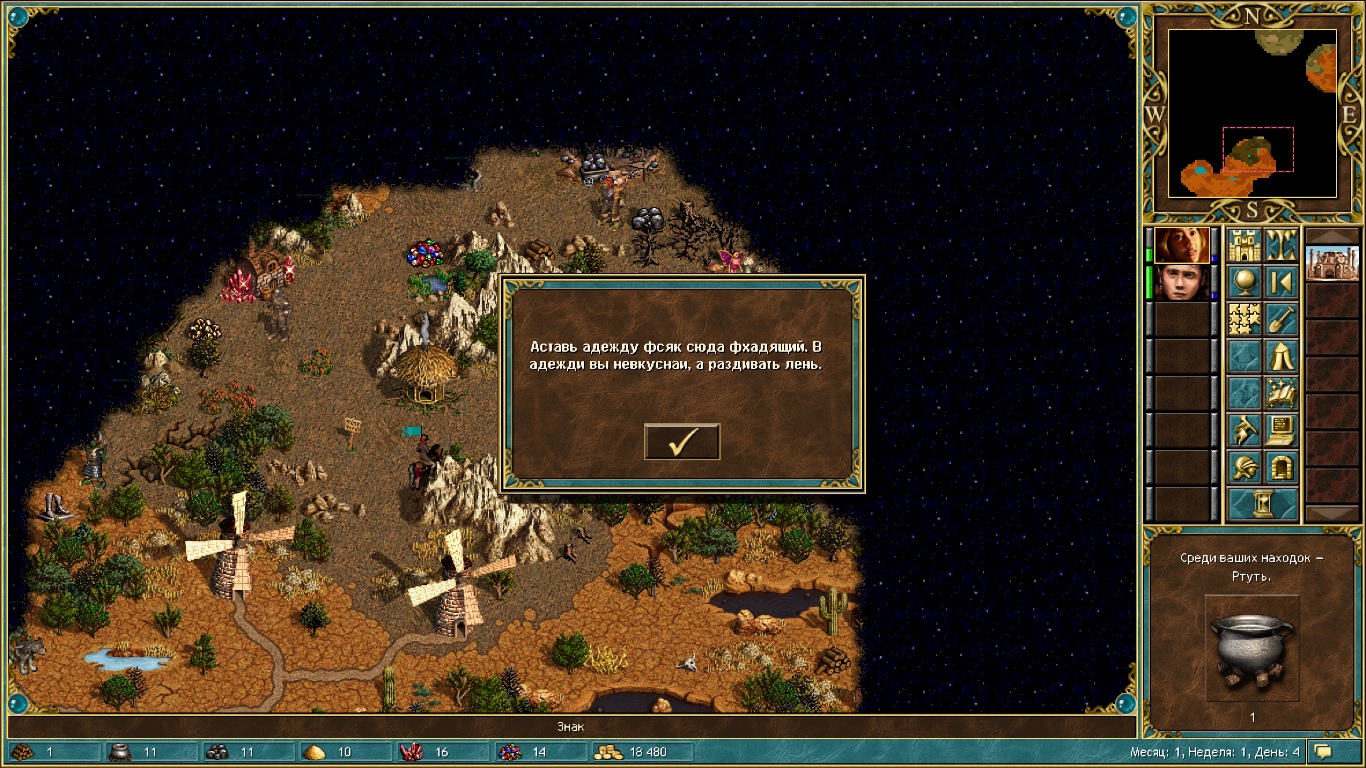Select the town thumbnail in the town list
The height and width of the screenshot is (768, 1366).
[x=1333, y=264]
